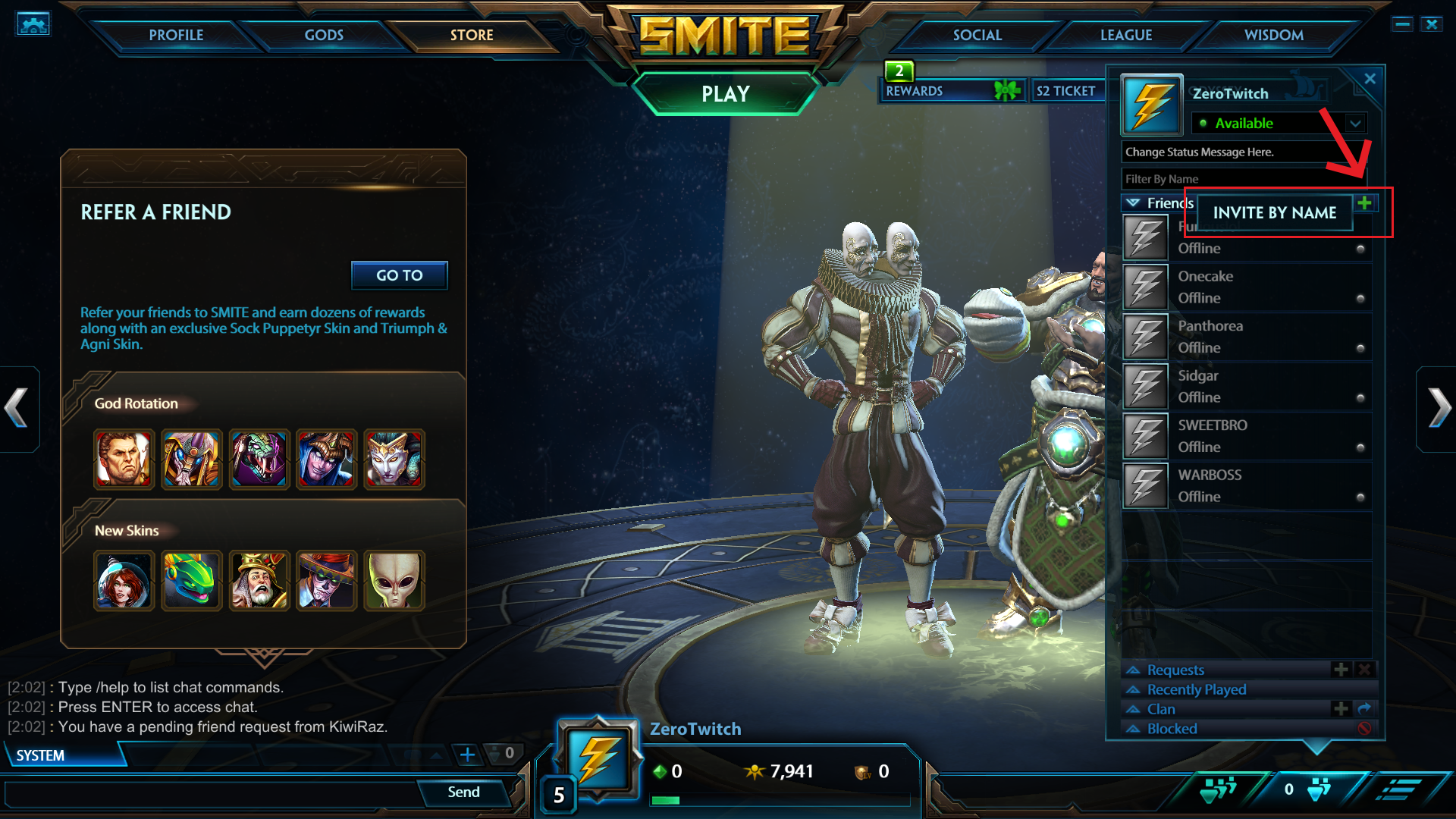Show the next featured panel with right arrow
The width and height of the screenshot is (1456, 819).
(1438, 408)
